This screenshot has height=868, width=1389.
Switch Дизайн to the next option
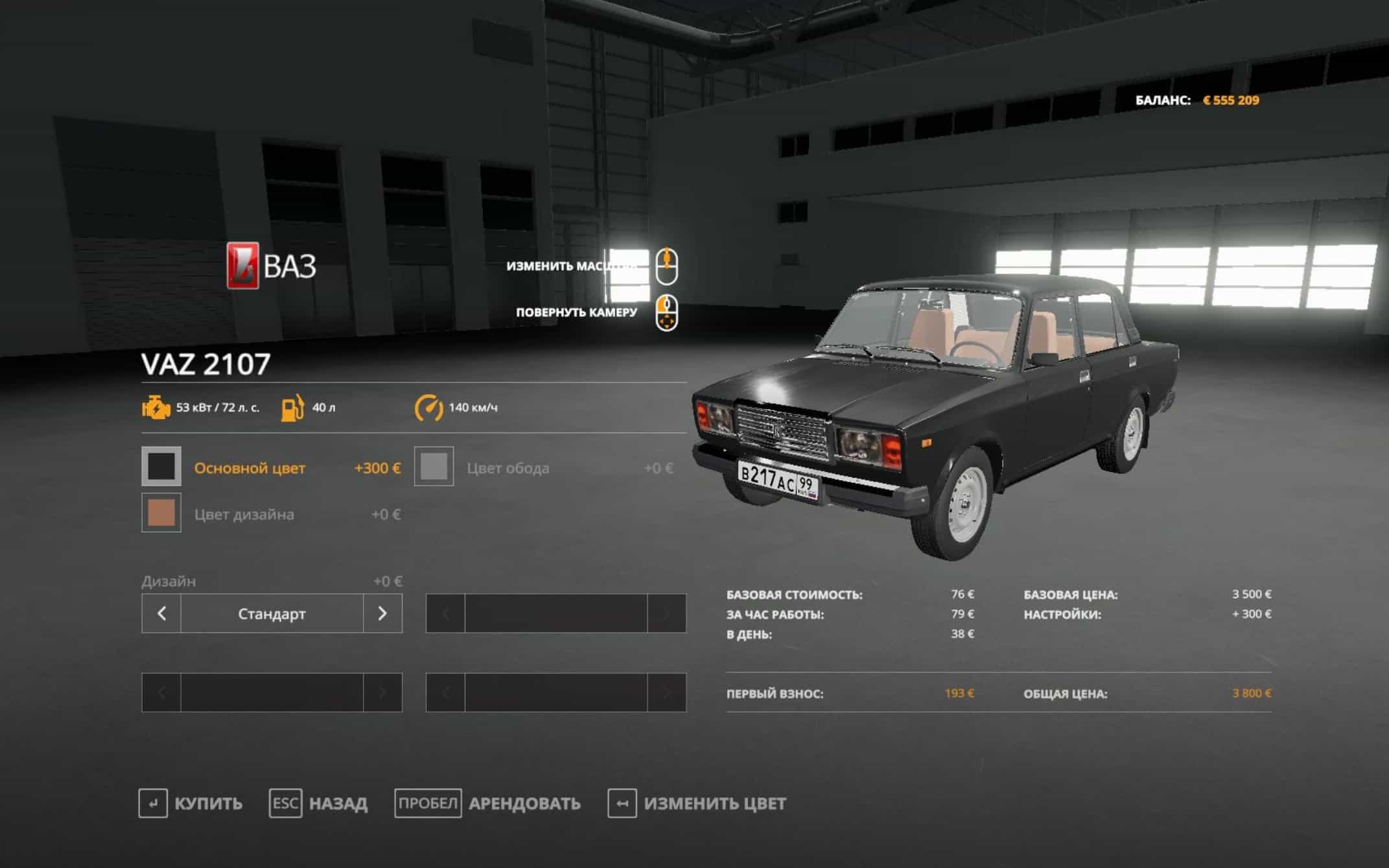click(382, 613)
